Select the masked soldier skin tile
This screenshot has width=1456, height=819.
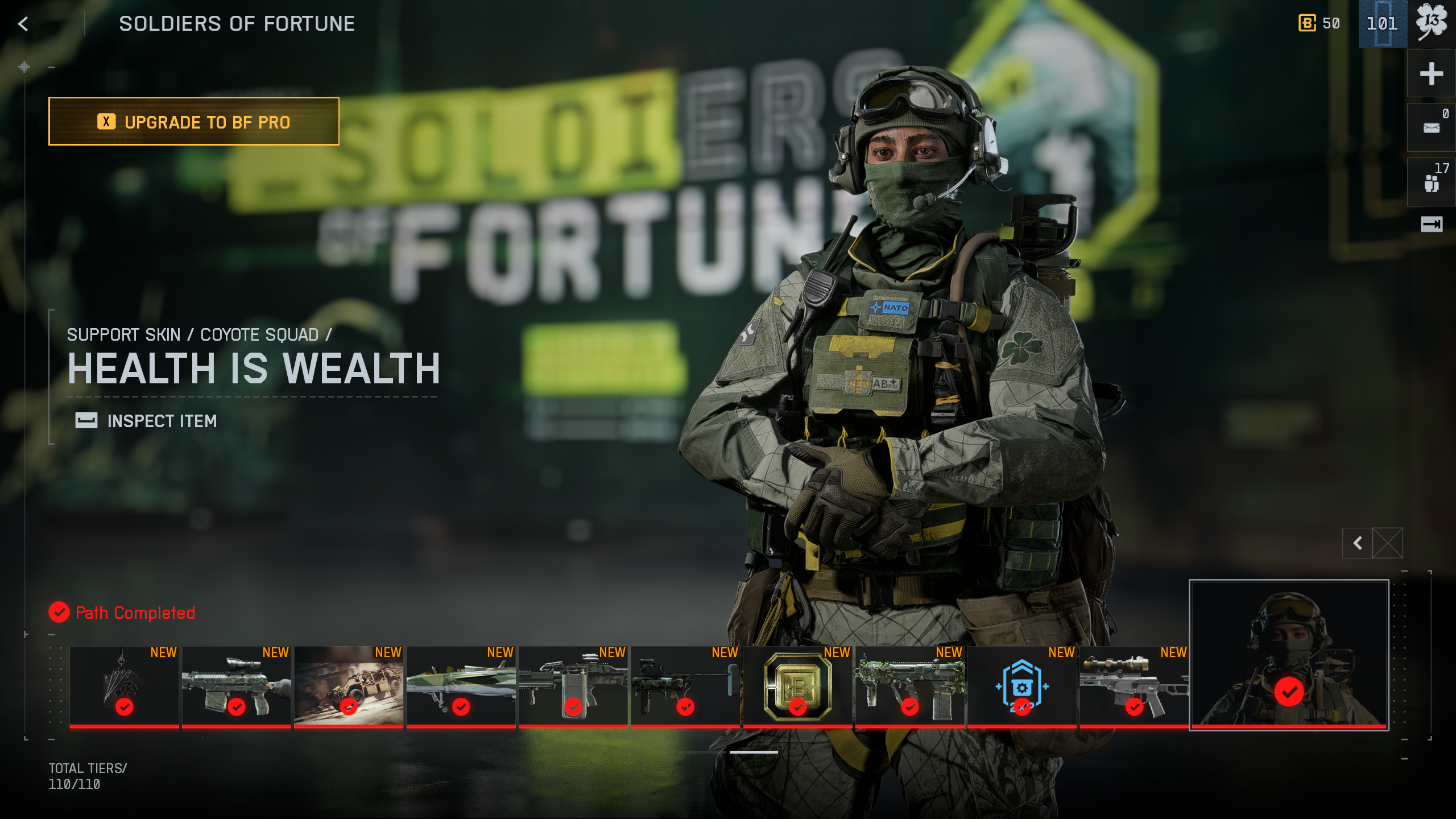point(1289,654)
